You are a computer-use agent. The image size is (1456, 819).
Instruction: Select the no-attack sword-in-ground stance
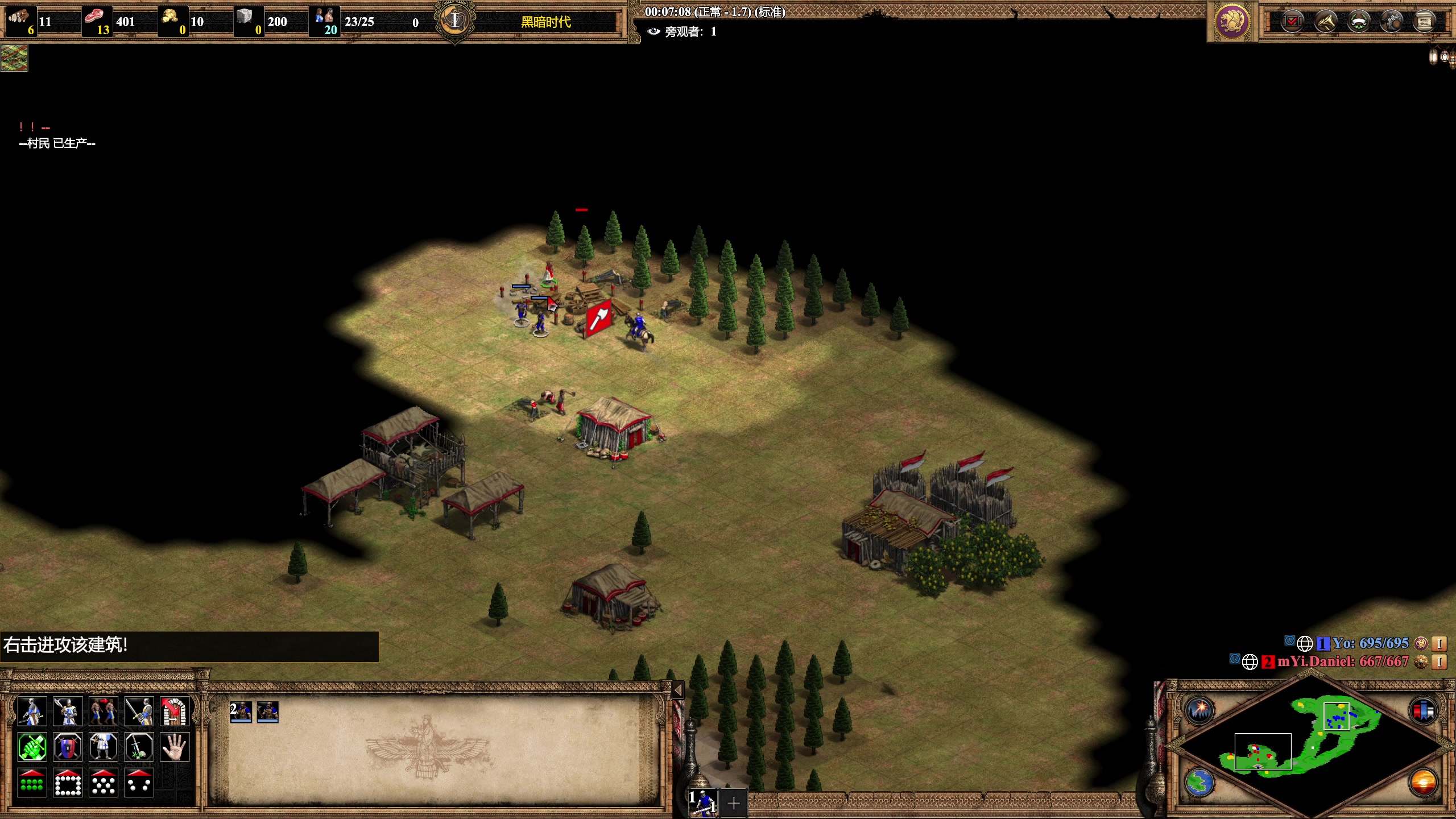tap(139, 747)
